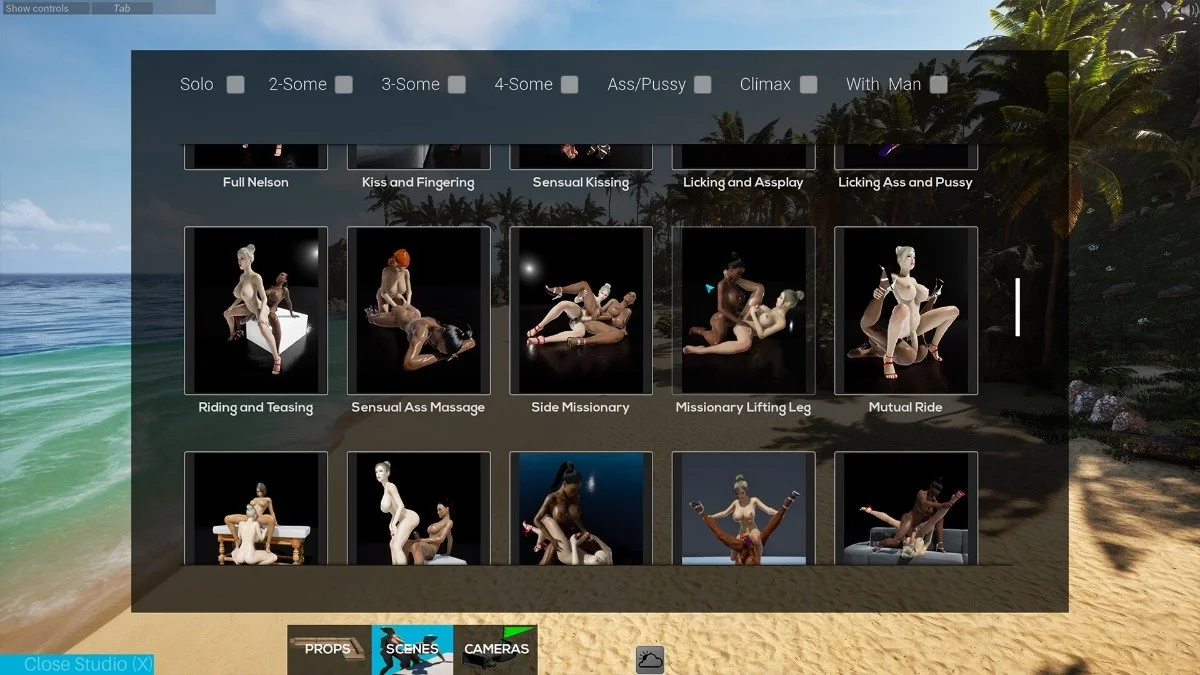Switch to the Scenes tab
Screen dimensions: 1200x675
pyautogui.click(x=412, y=649)
